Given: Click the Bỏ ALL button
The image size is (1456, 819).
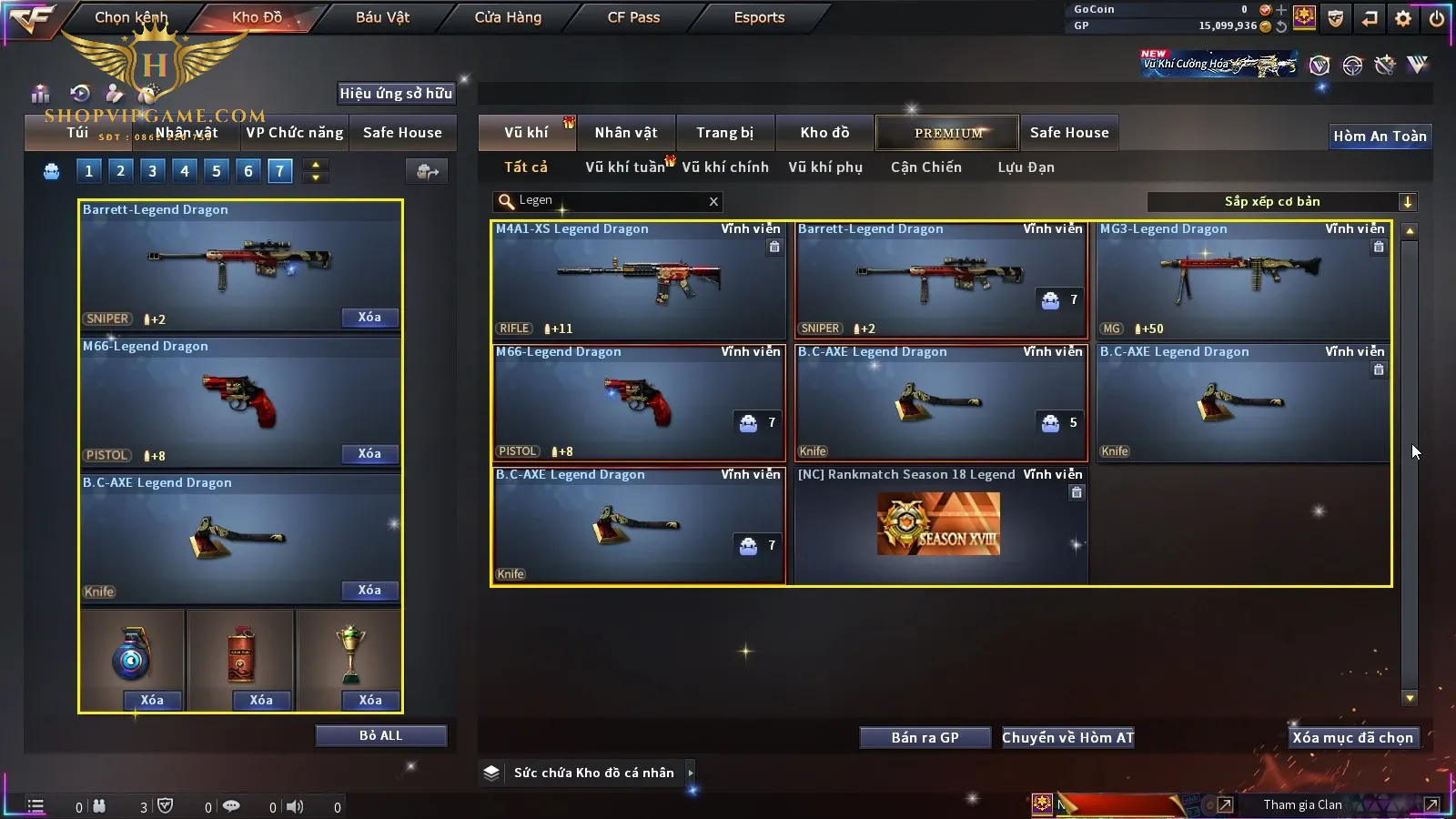Looking at the screenshot, I should tap(380, 735).
